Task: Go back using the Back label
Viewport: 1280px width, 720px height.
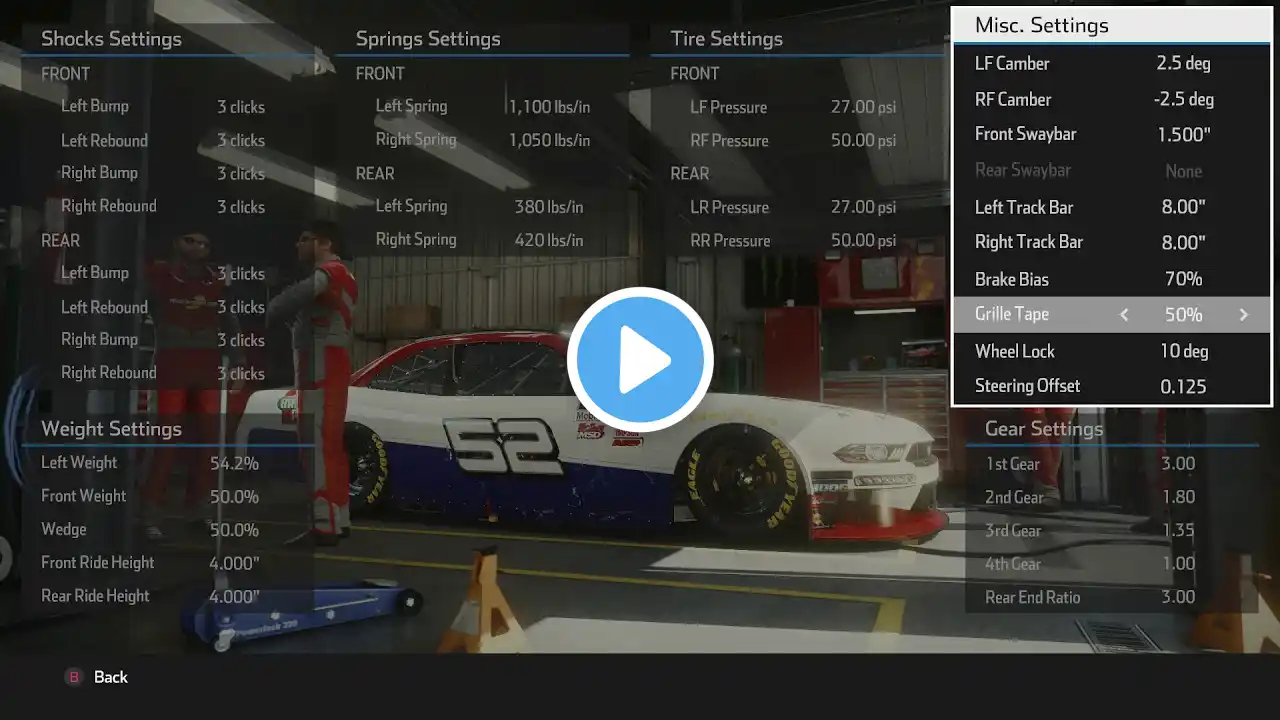Action: pyautogui.click(x=110, y=677)
